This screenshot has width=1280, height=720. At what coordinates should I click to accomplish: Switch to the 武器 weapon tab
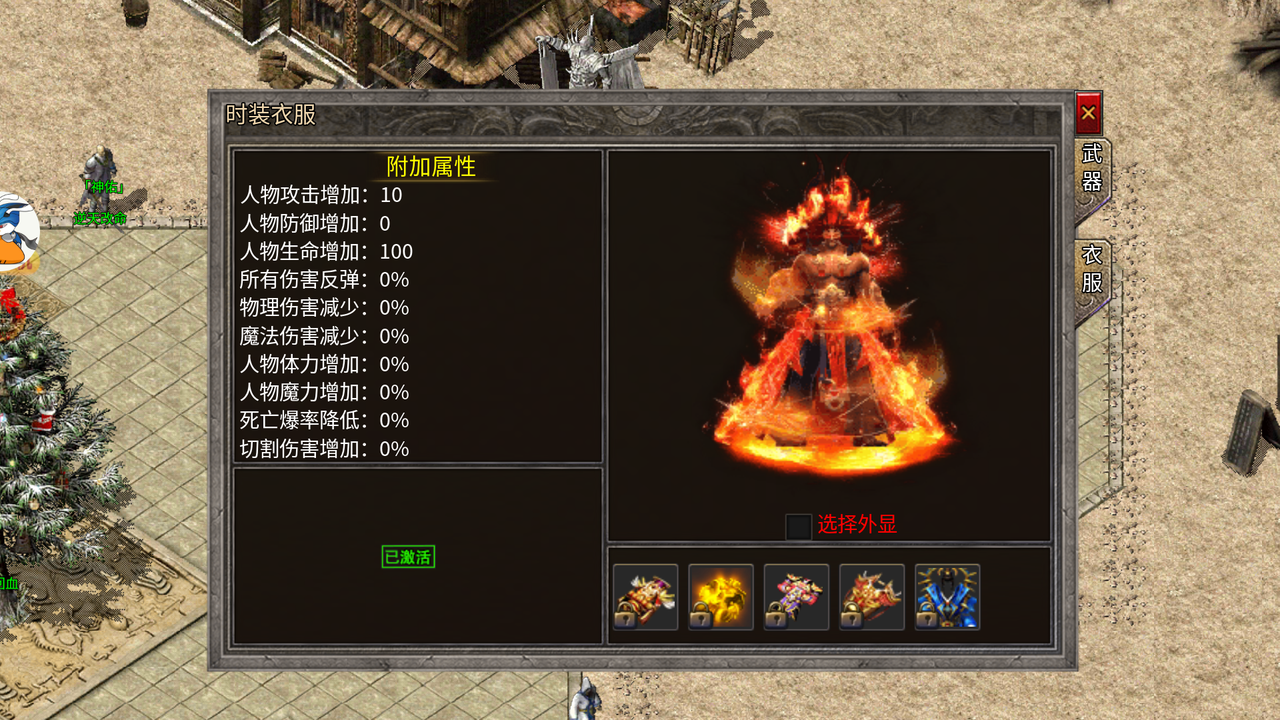[1092, 168]
